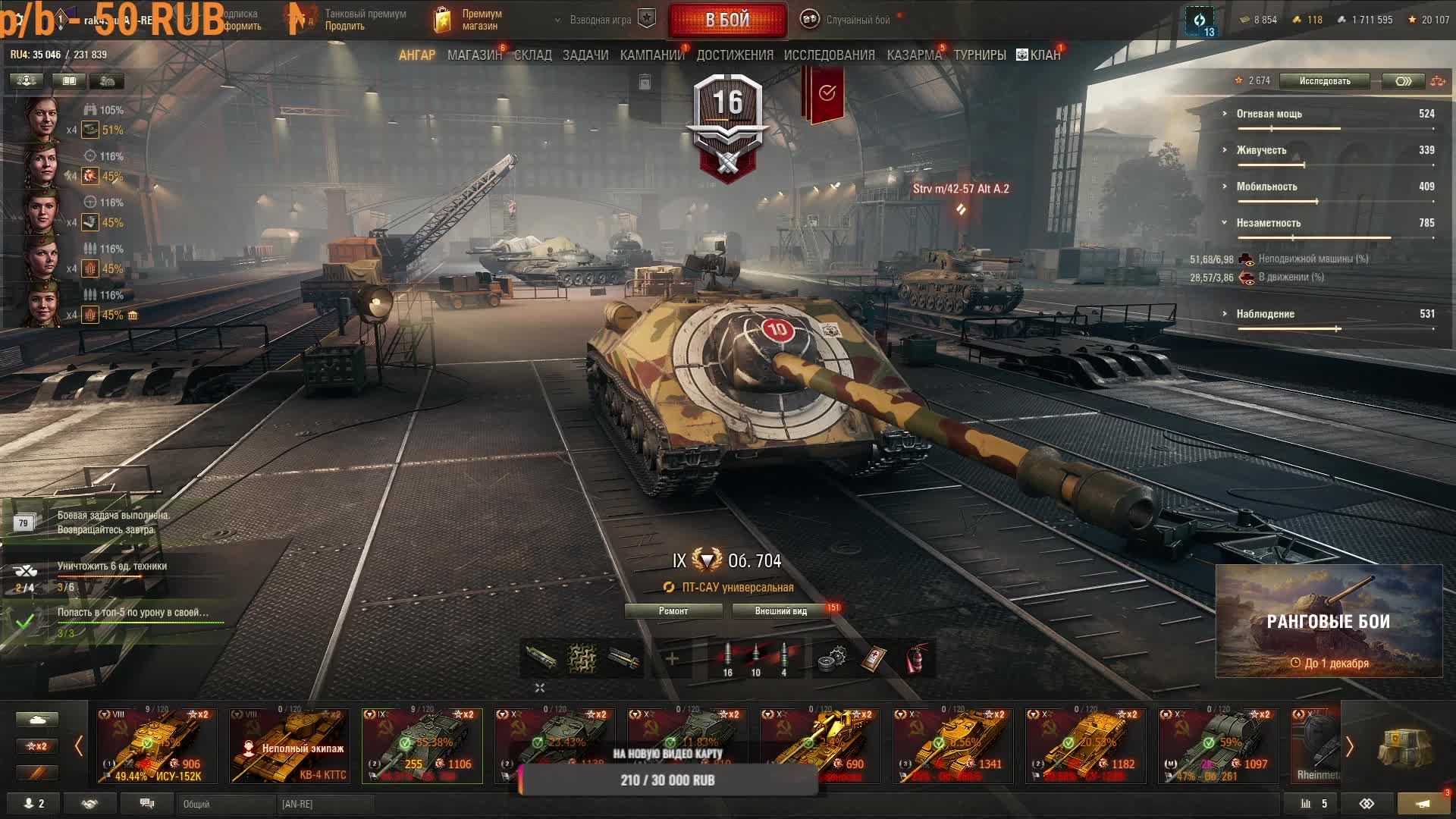Open the КАЗАРМА tab
The height and width of the screenshot is (819, 1456).
tap(914, 55)
